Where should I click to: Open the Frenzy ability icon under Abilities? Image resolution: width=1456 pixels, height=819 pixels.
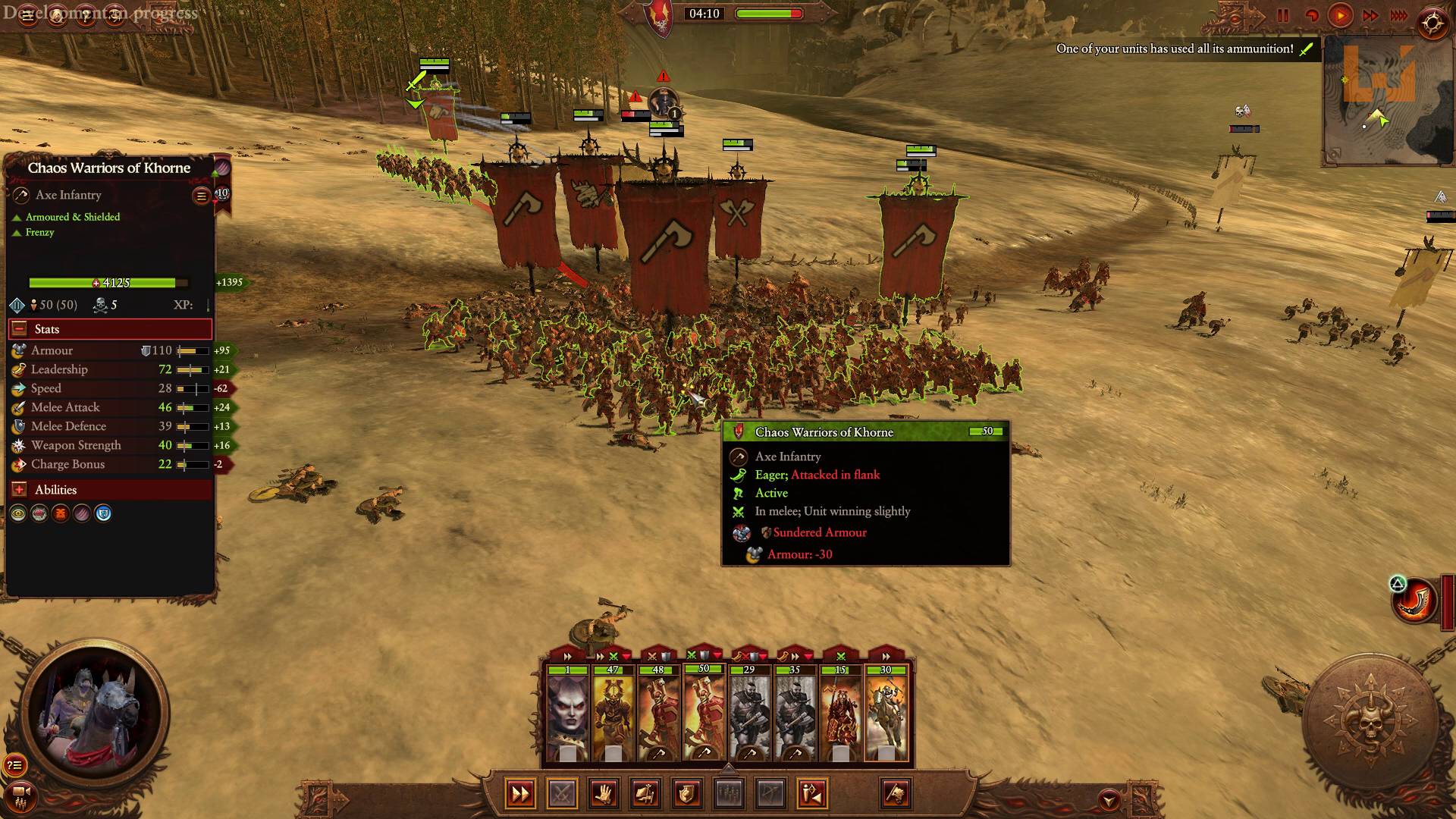(61, 513)
